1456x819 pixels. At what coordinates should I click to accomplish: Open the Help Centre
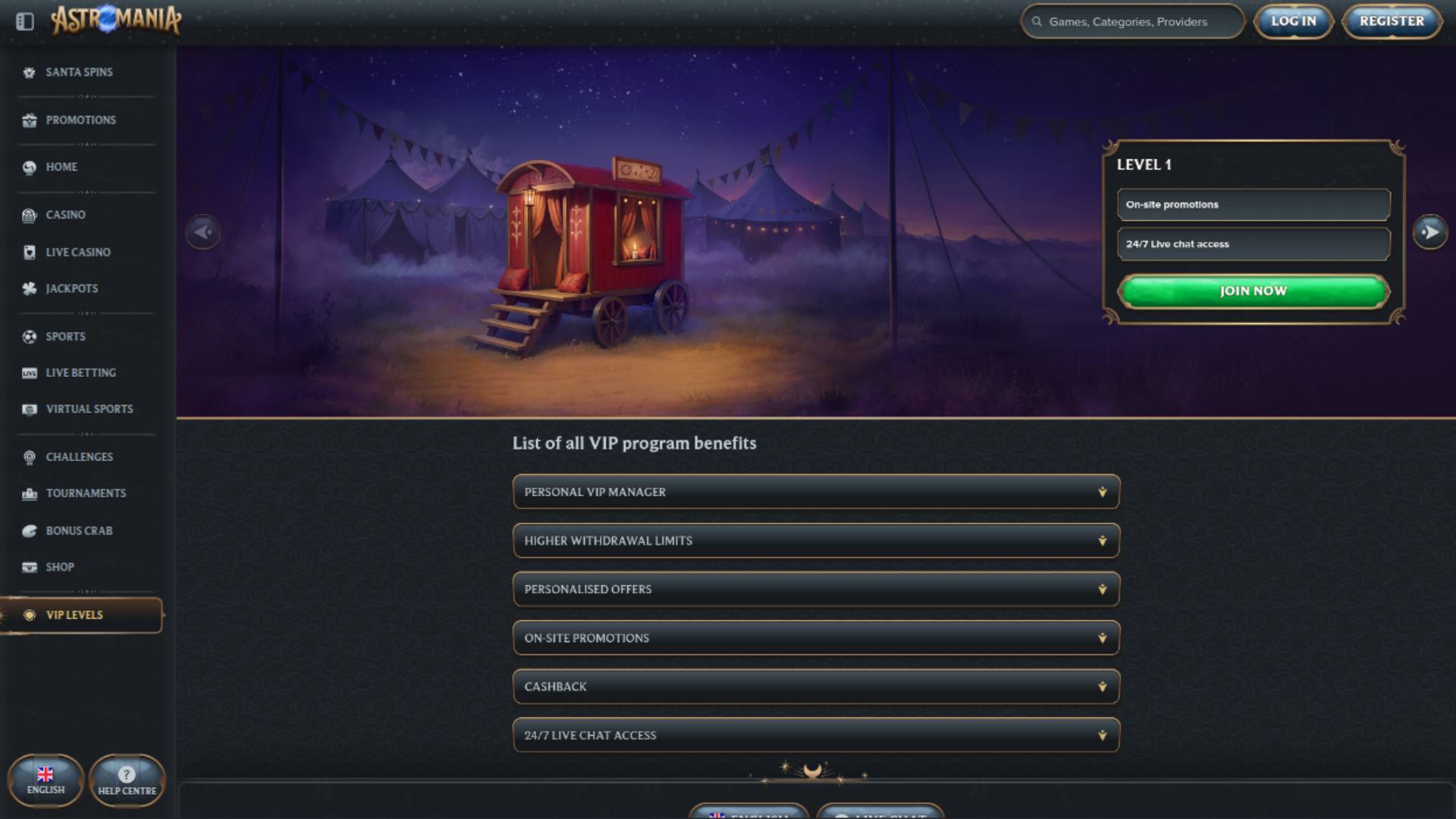pyautogui.click(x=127, y=780)
